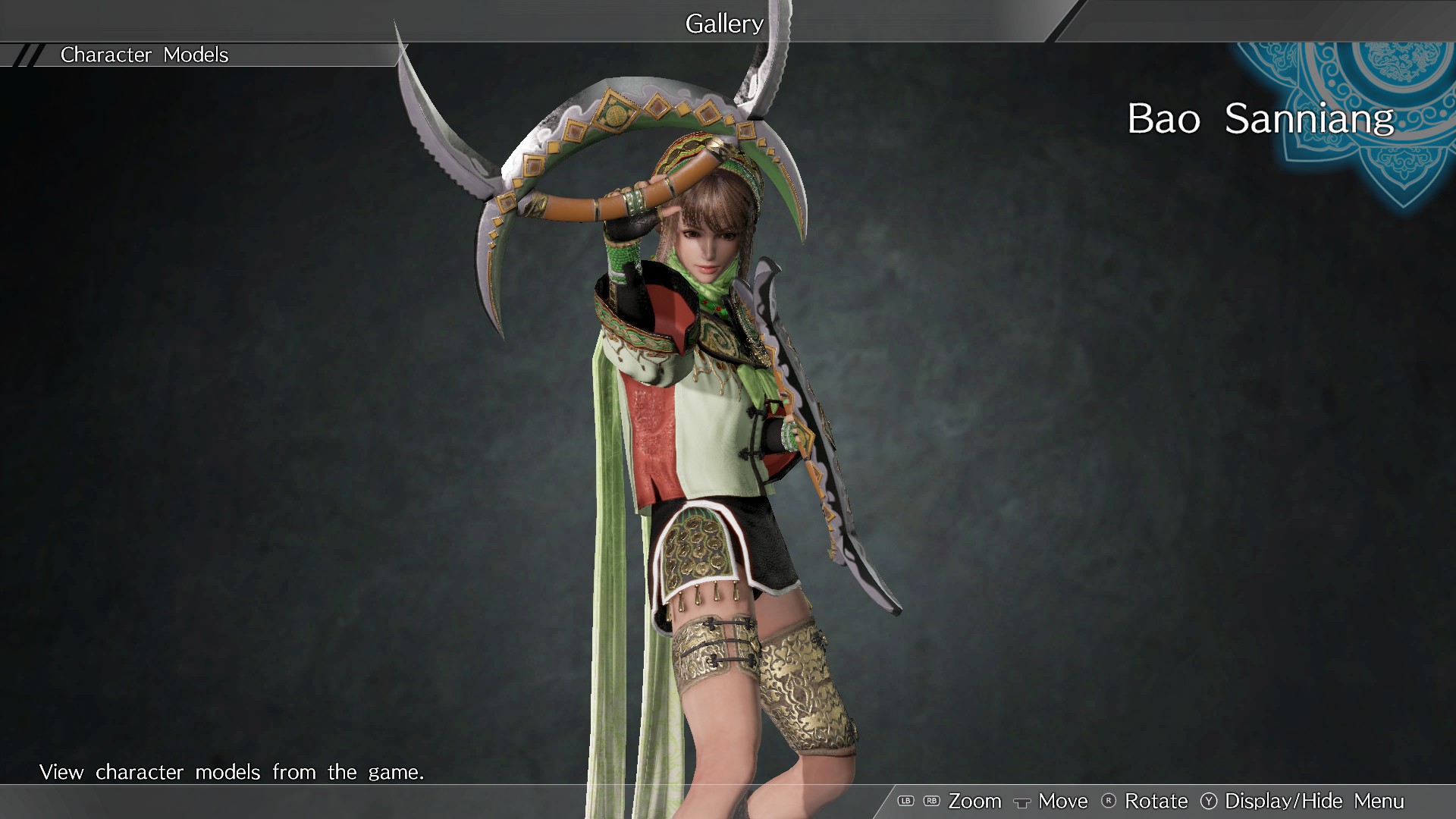The image size is (1456, 819).
Task: Expand the Gallery title banner
Action: pyautogui.click(x=723, y=23)
